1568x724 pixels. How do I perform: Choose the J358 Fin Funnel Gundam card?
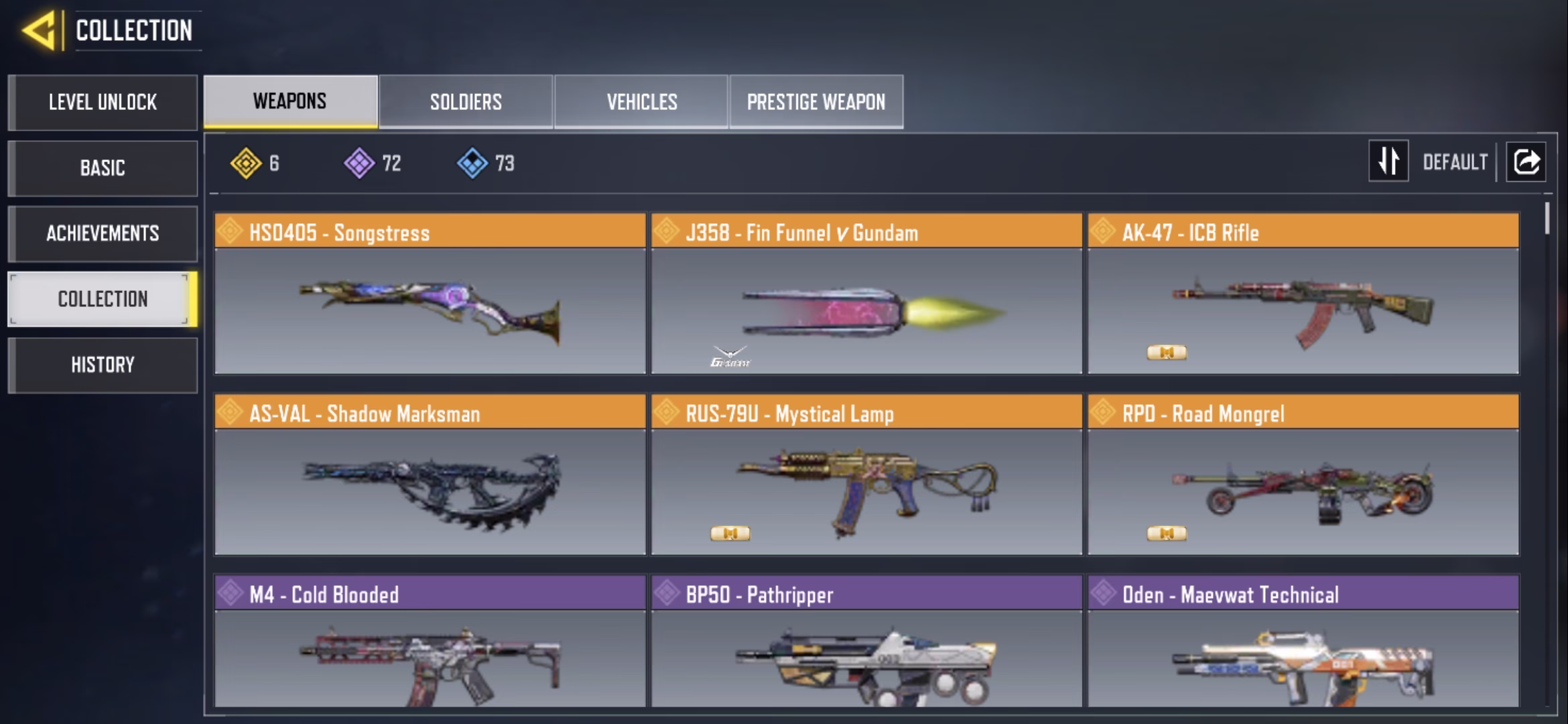866,294
